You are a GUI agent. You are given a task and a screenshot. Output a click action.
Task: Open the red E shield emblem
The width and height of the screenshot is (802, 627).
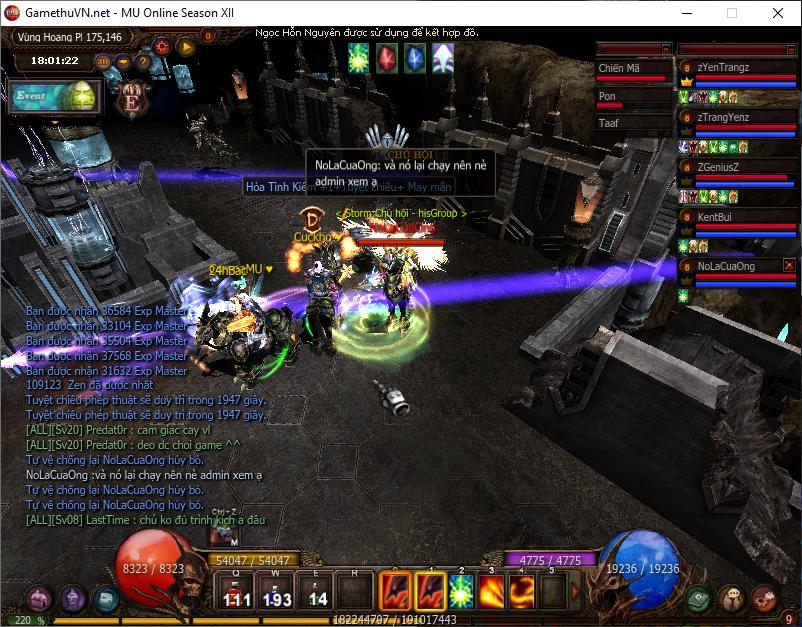point(131,99)
